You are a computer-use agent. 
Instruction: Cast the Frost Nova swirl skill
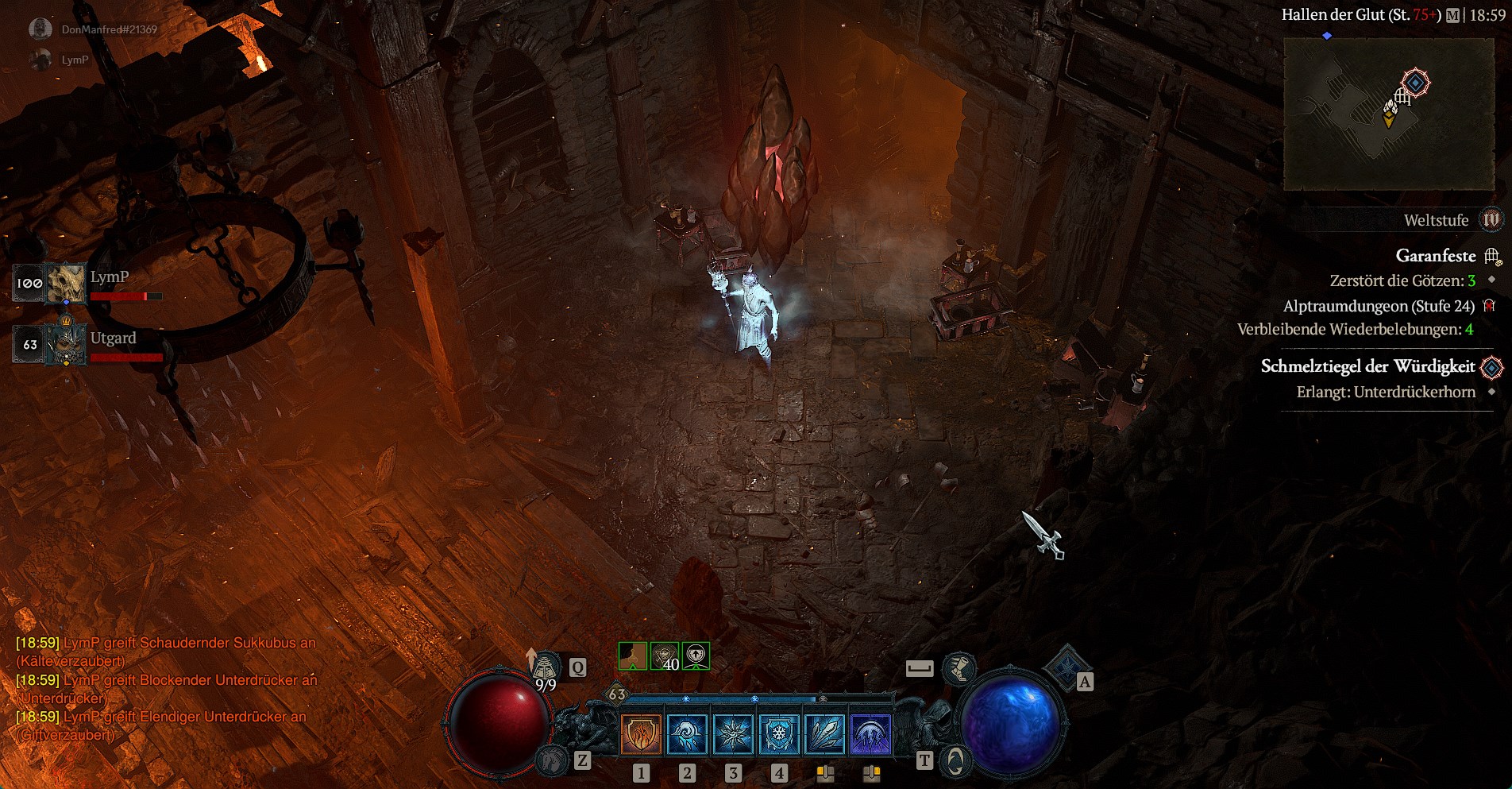[x=687, y=733]
